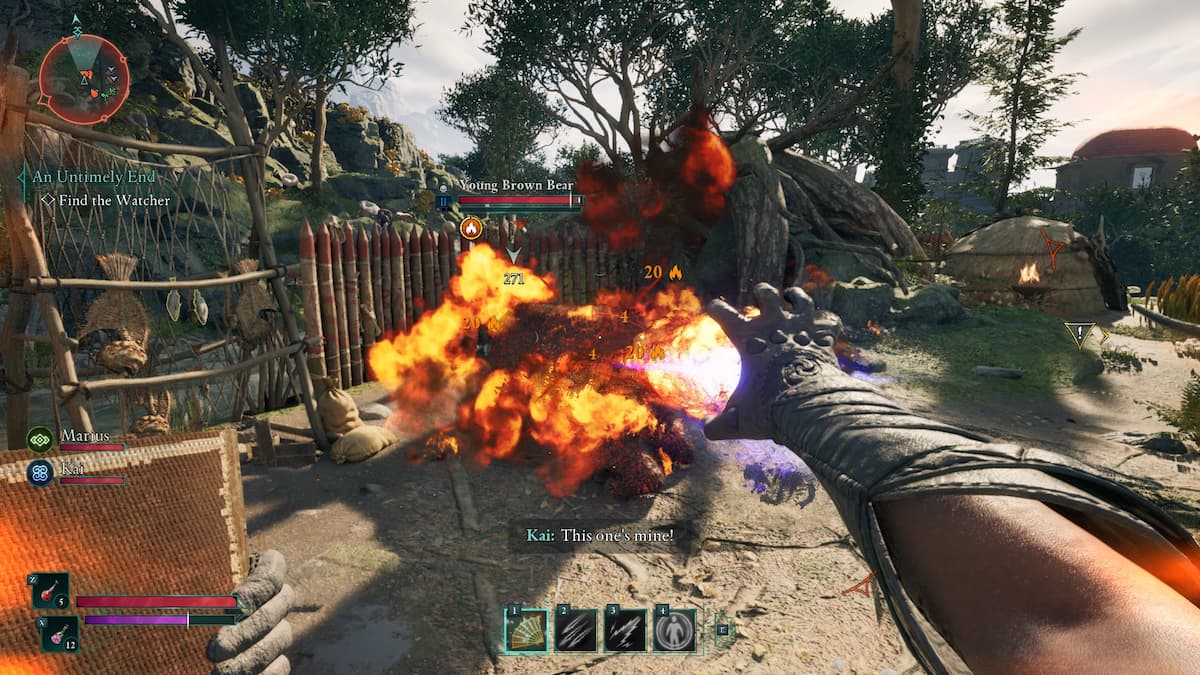Activate the fan ability in slot 1

point(526,630)
